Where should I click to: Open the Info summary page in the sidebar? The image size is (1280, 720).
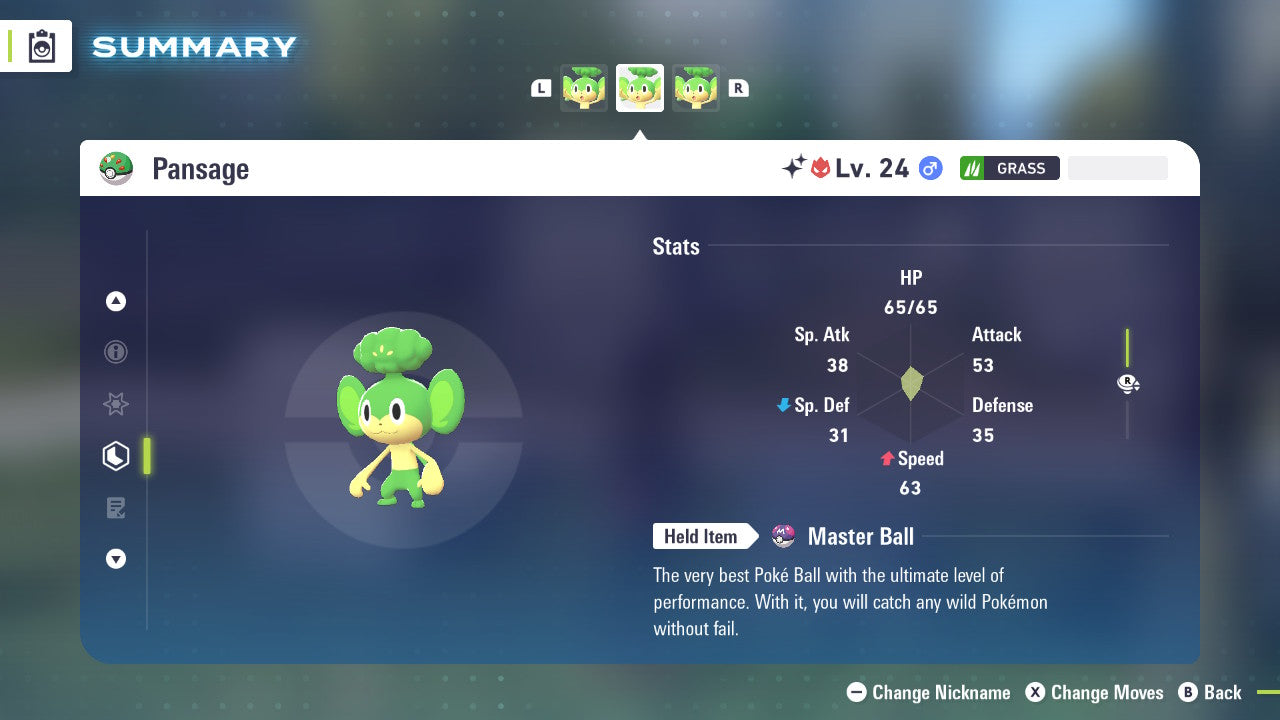(x=115, y=352)
